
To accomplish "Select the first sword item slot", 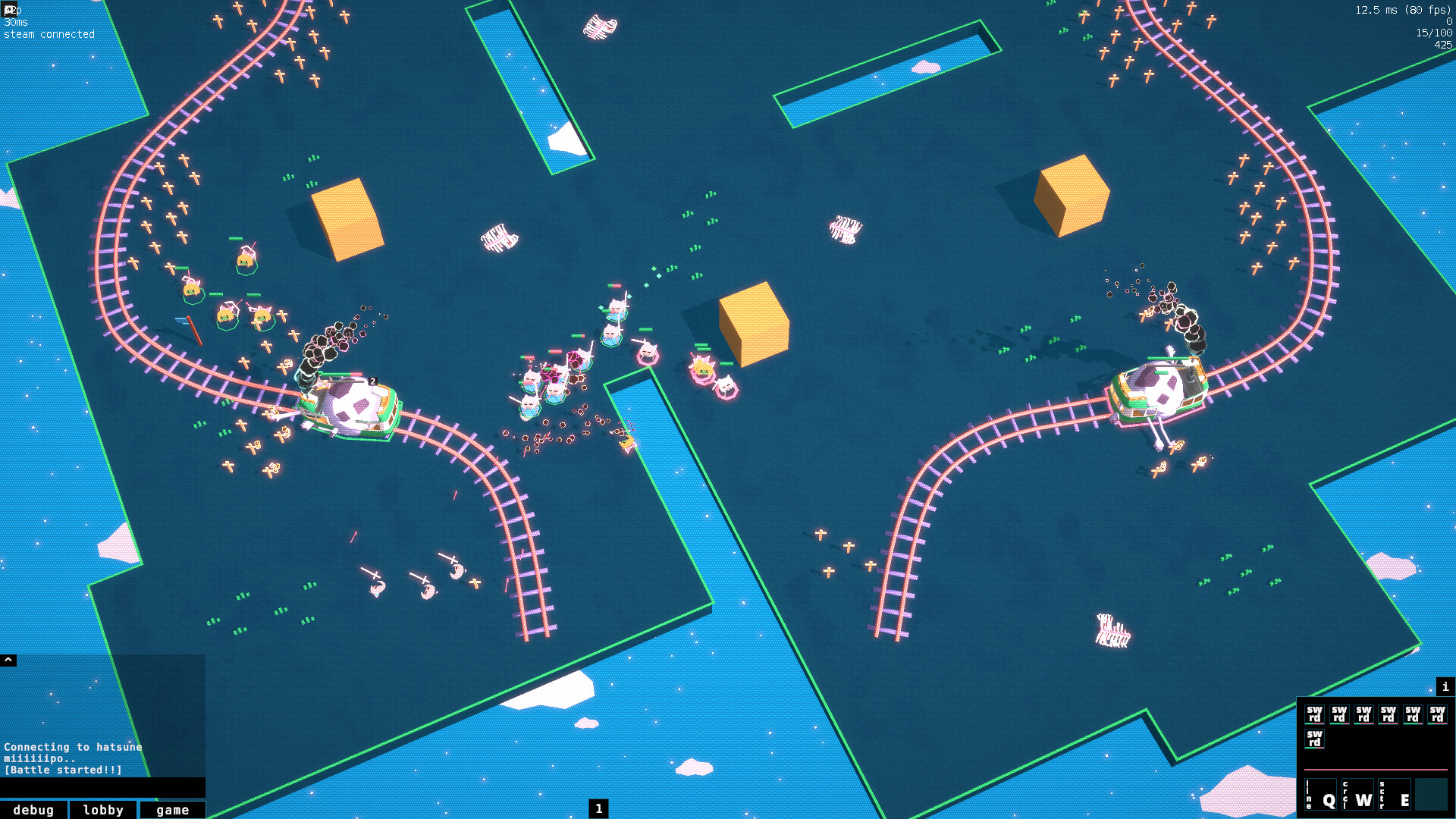I will click(x=1315, y=714).
